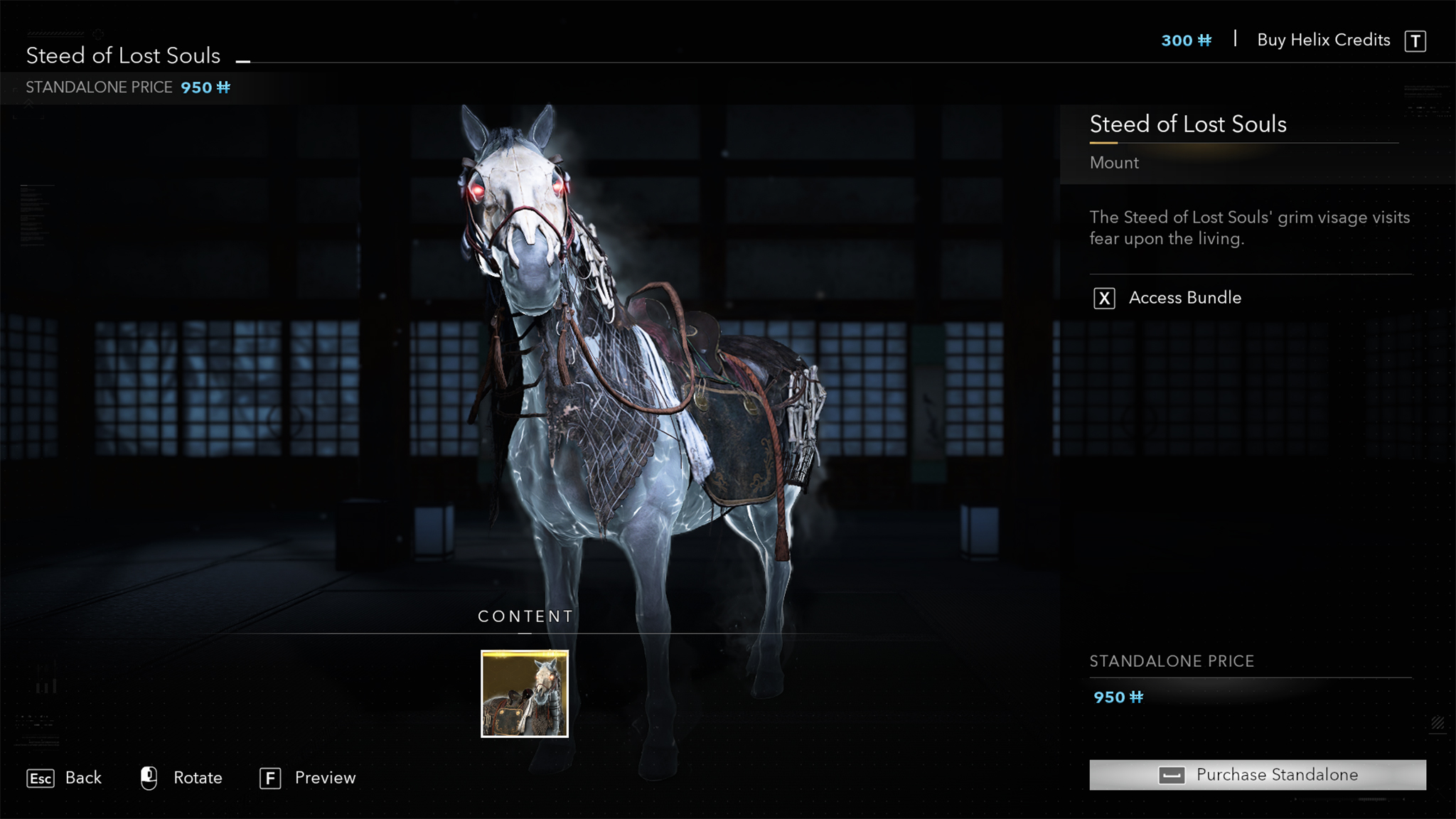The height and width of the screenshot is (819, 1456).
Task: Go Back using the Back control
Action: point(82,778)
